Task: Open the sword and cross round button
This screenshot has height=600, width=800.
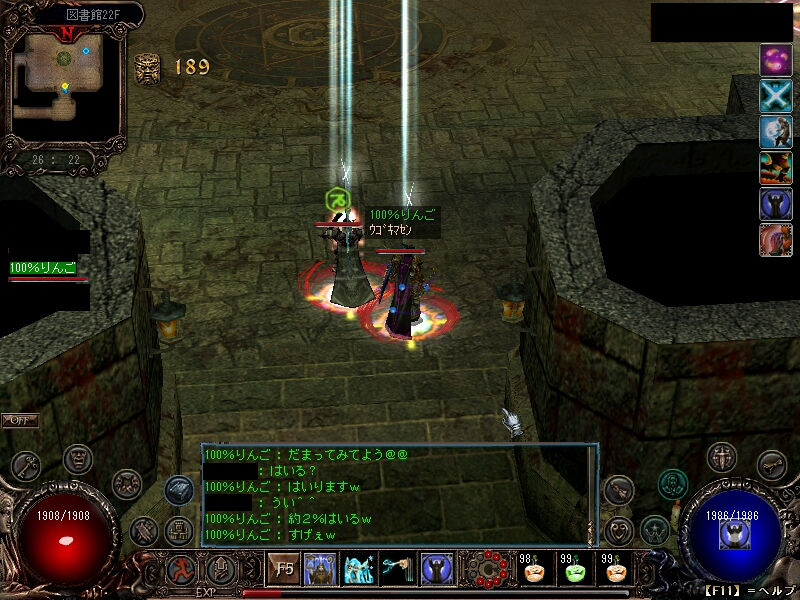Action: coord(721,457)
